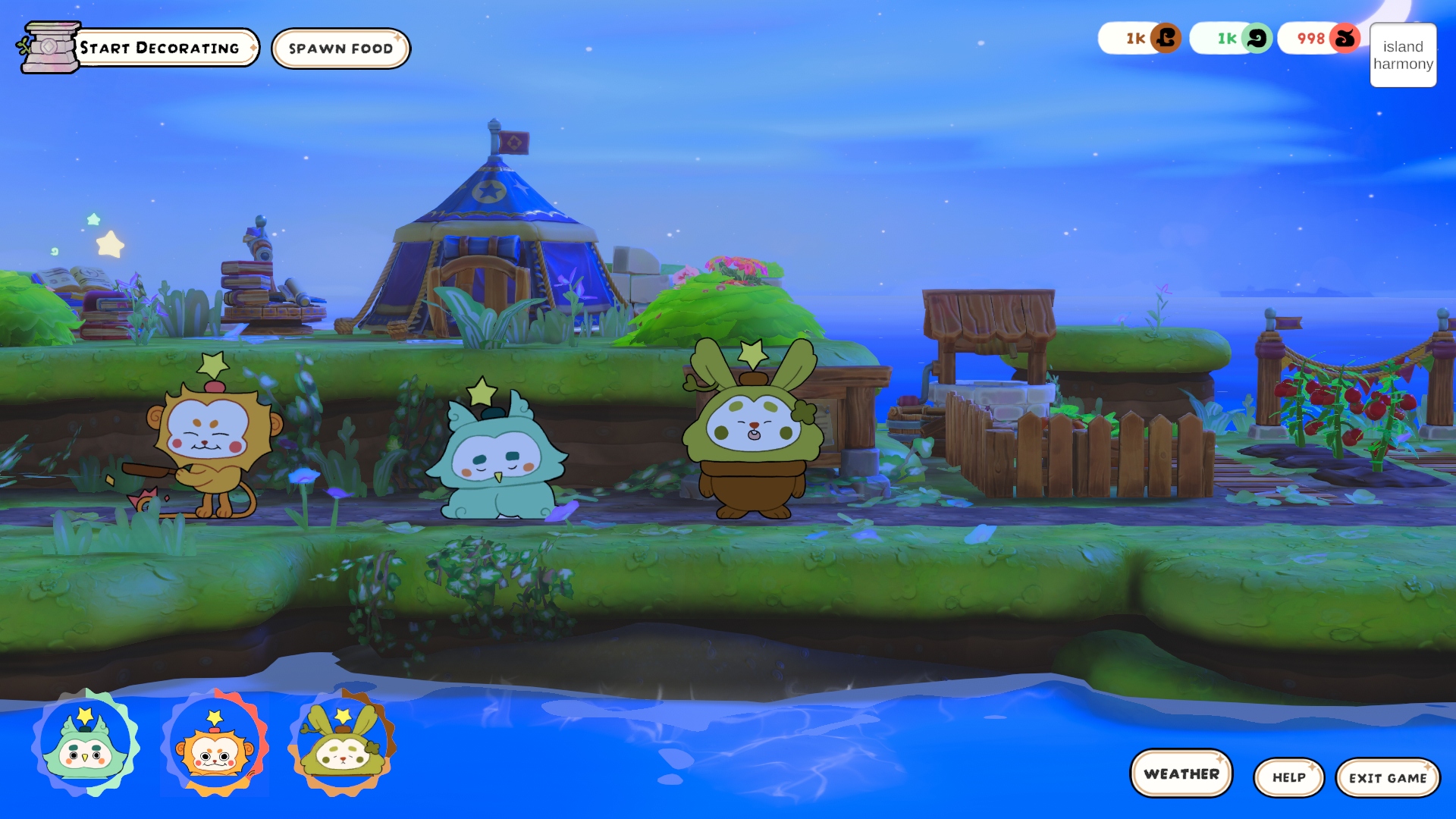Click the red currency icon
Viewport: 1456px width, 819px height.
pyautogui.click(x=1345, y=38)
